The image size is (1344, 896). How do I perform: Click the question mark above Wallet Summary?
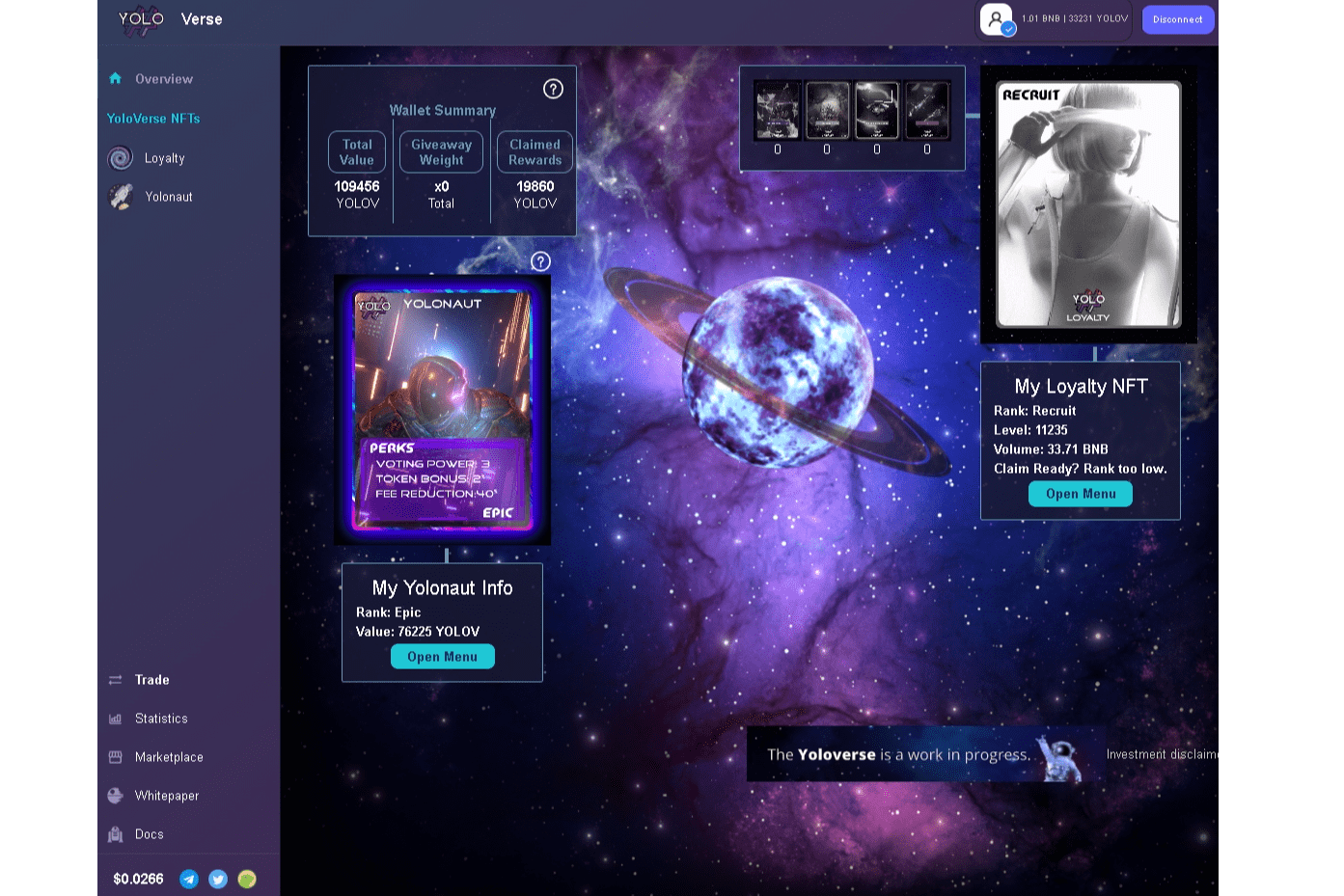coord(552,89)
